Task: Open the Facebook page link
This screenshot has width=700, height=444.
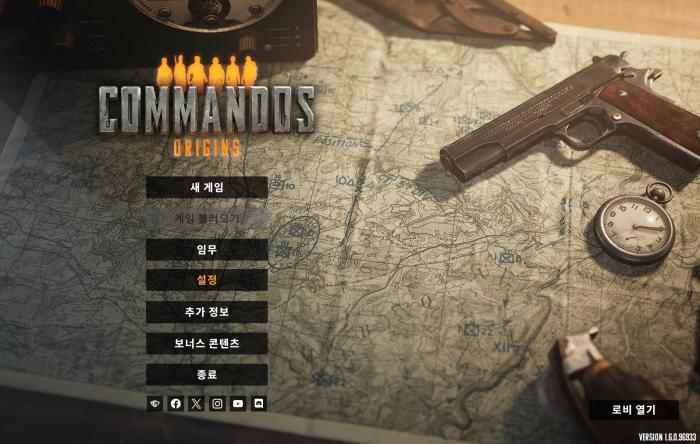Action: (176, 404)
